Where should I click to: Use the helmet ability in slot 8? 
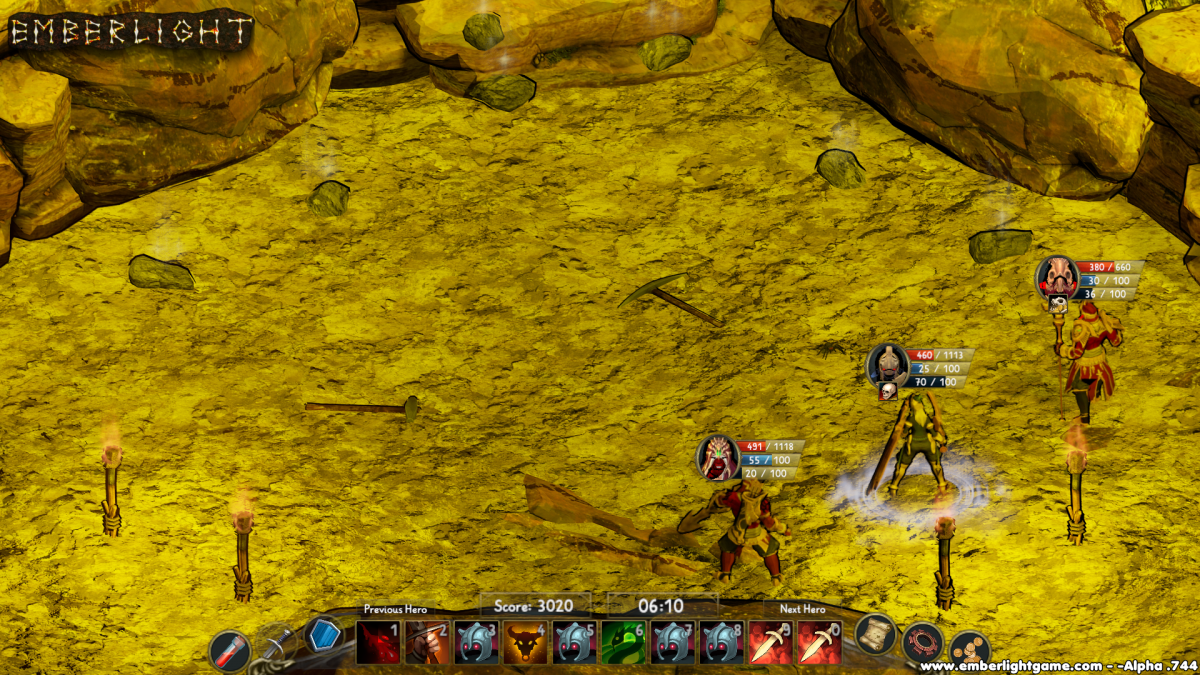pyautogui.click(x=722, y=642)
